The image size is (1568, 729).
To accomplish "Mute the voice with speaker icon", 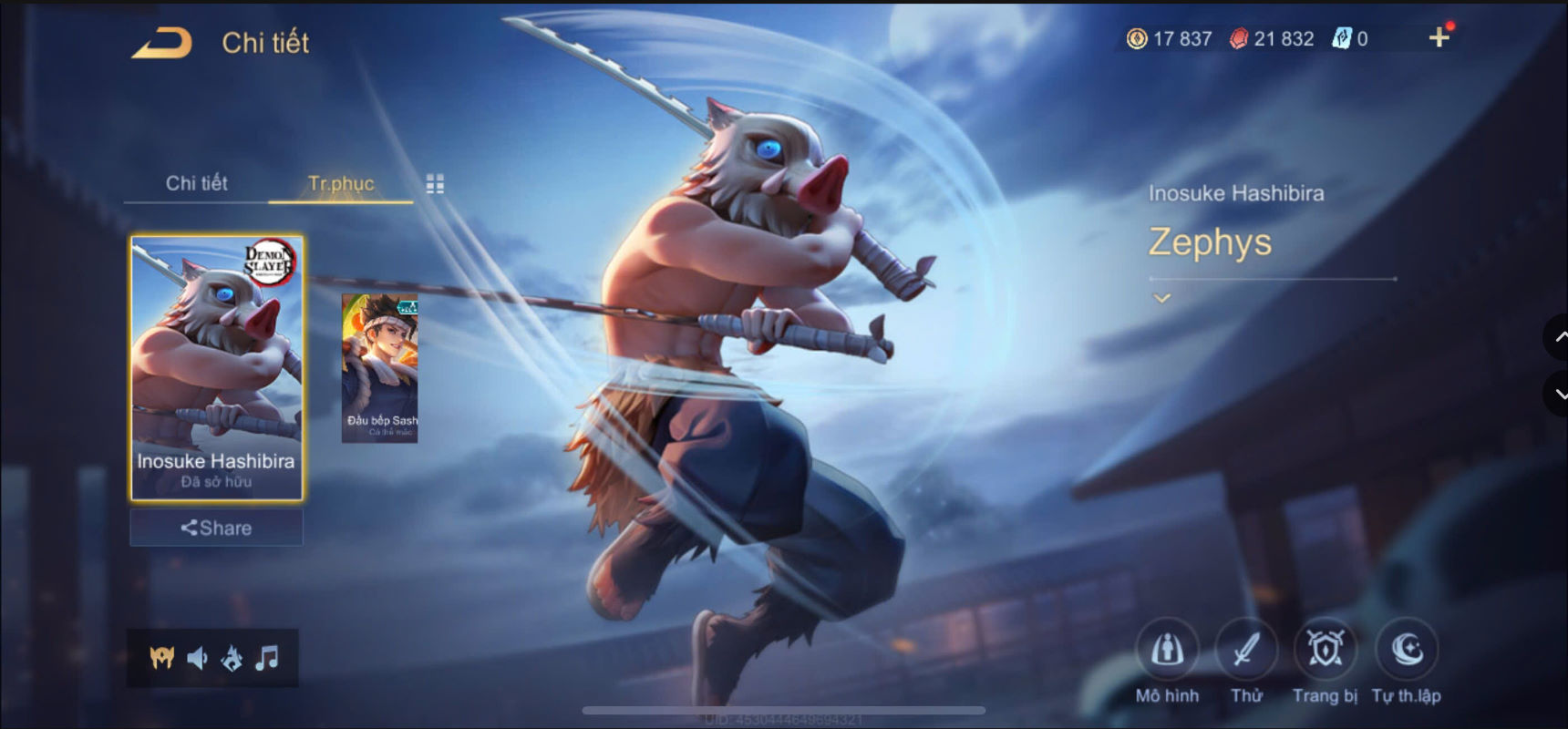I will pos(197,658).
